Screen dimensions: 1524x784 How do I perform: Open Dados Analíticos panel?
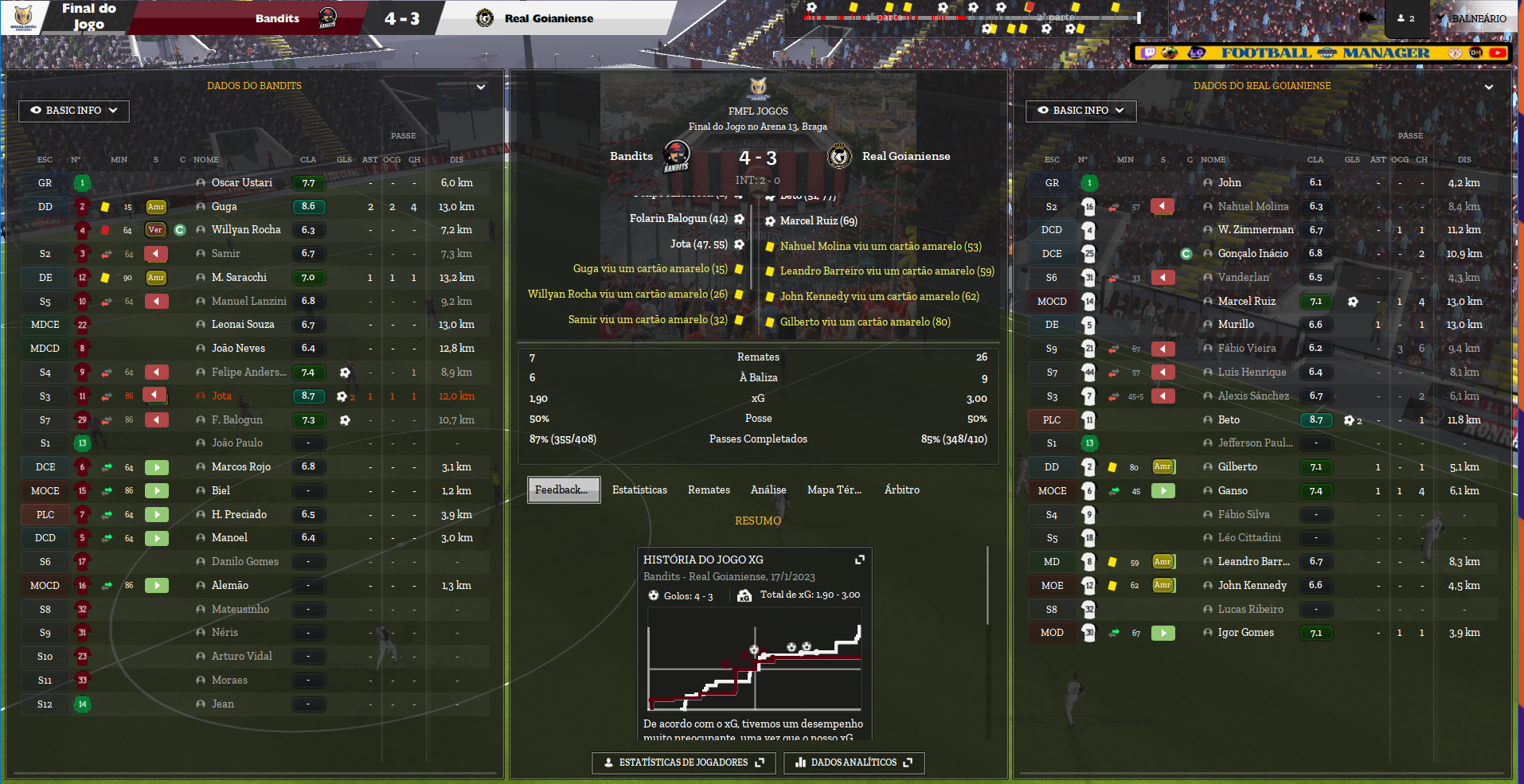tap(854, 763)
